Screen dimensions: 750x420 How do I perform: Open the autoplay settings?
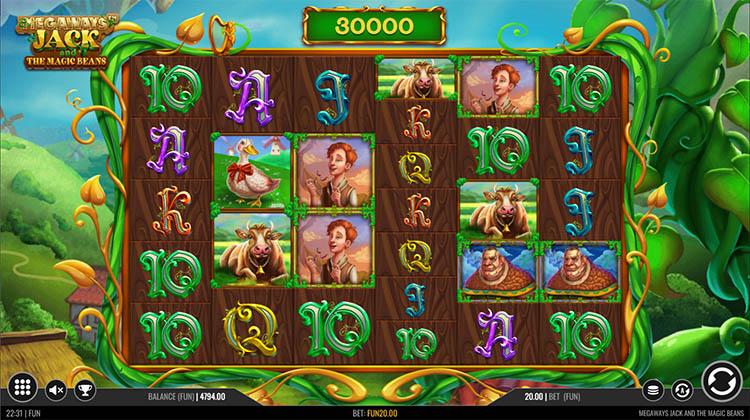683,390
